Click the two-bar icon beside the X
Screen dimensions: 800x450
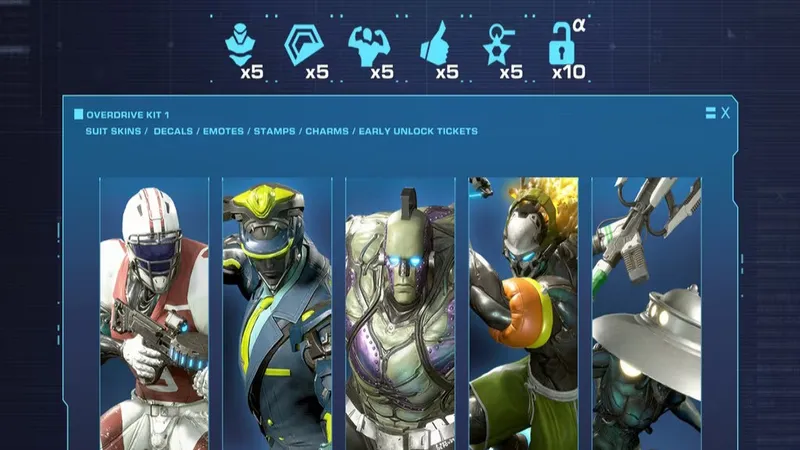[710, 113]
